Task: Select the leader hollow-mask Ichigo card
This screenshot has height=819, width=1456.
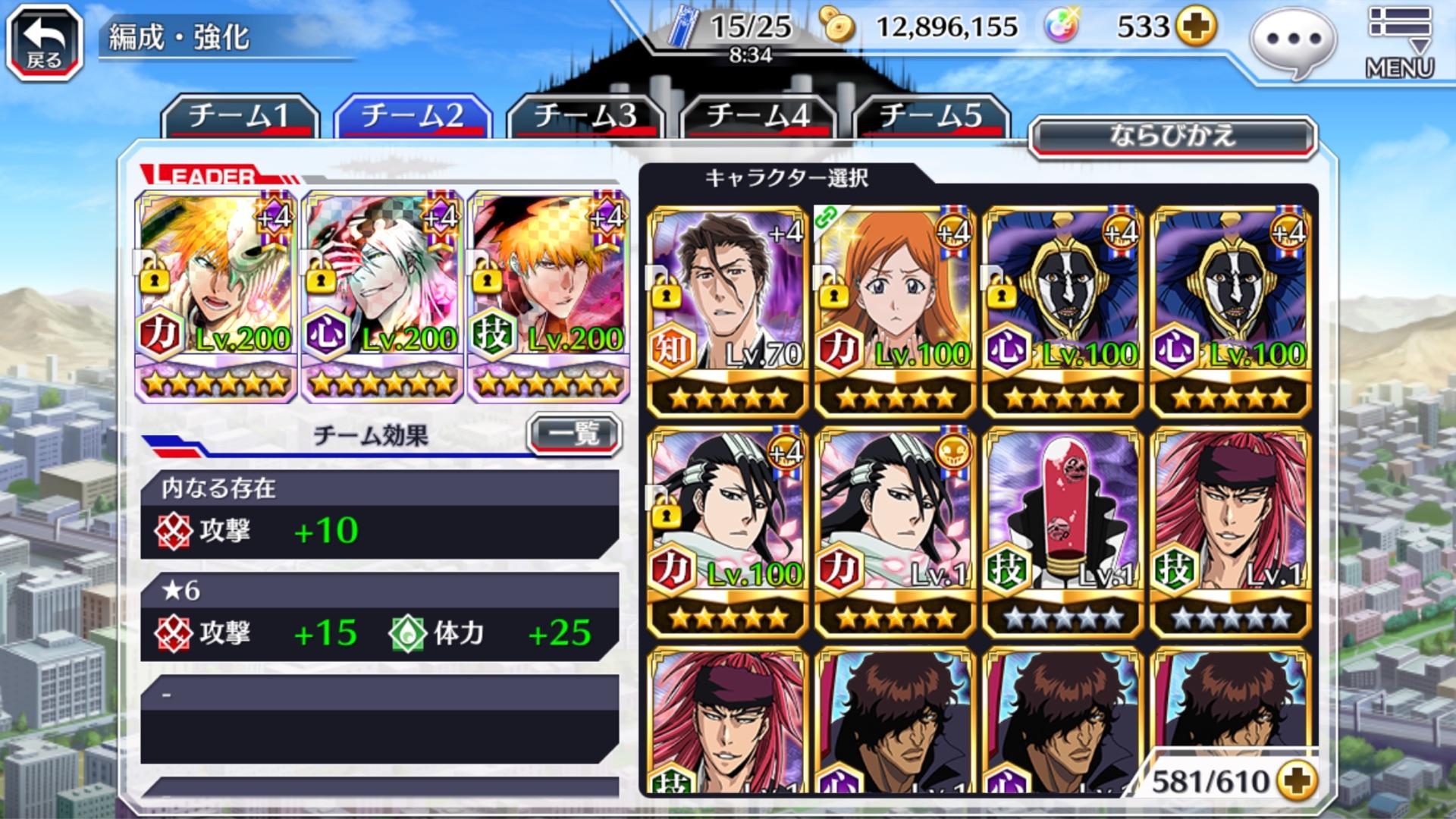Action: [x=215, y=296]
